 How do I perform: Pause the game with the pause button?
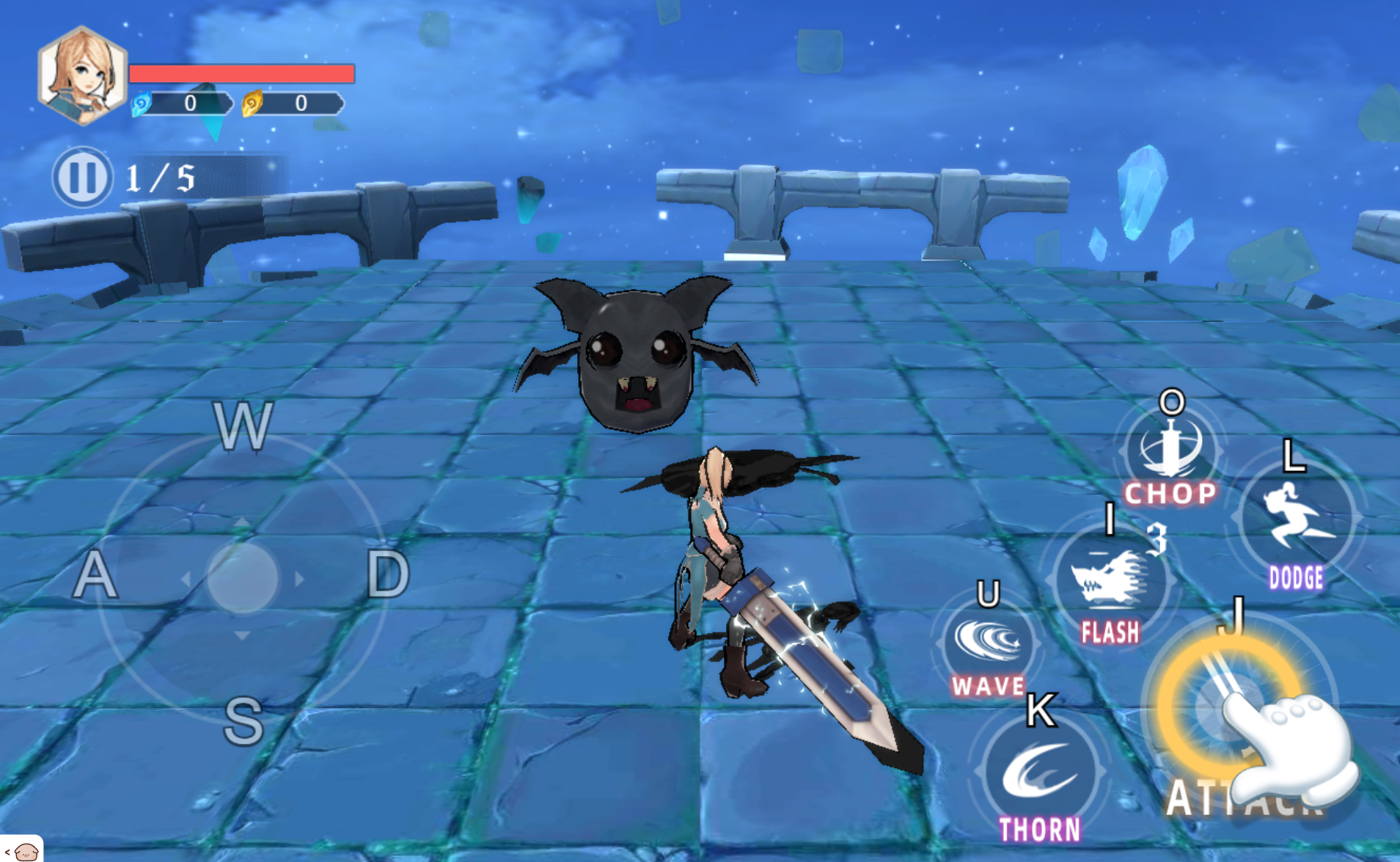tap(82, 177)
